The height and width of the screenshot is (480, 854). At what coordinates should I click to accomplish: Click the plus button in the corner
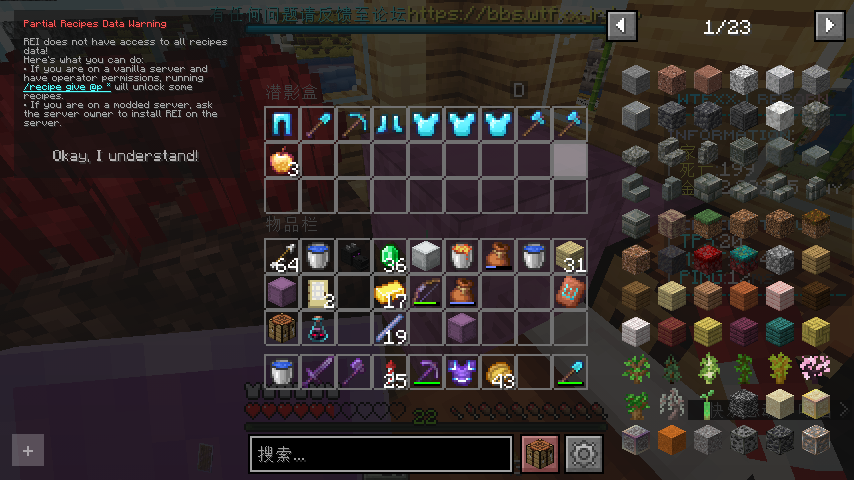click(x=28, y=451)
